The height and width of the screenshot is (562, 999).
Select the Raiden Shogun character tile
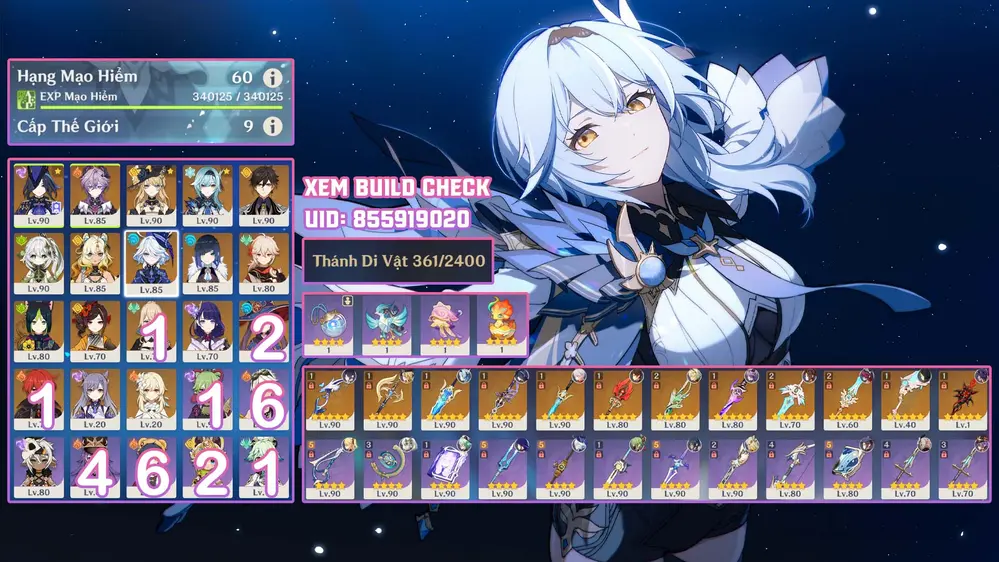click(x=207, y=330)
